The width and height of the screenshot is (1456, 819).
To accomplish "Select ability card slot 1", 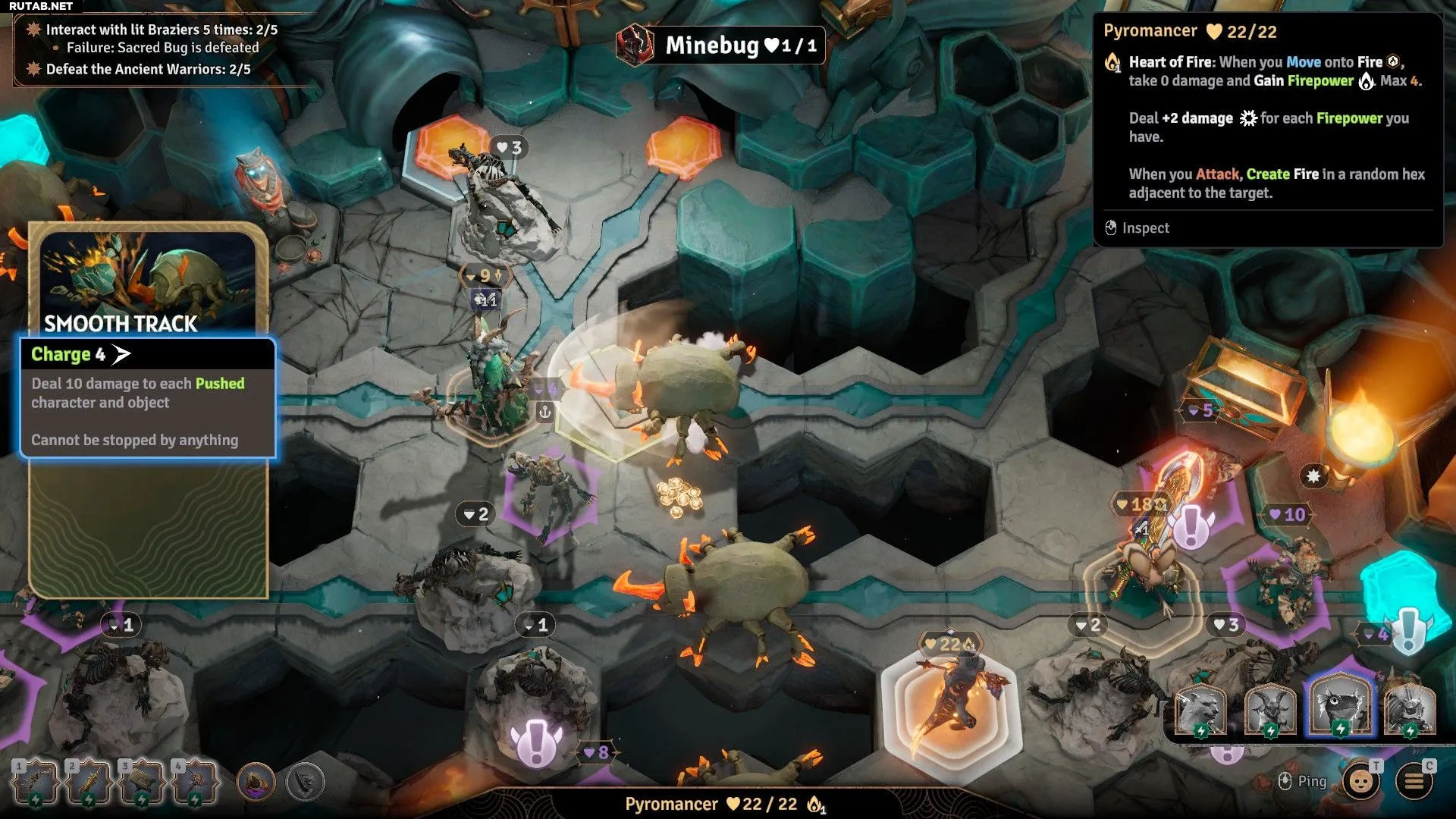I will [x=35, y=782].
